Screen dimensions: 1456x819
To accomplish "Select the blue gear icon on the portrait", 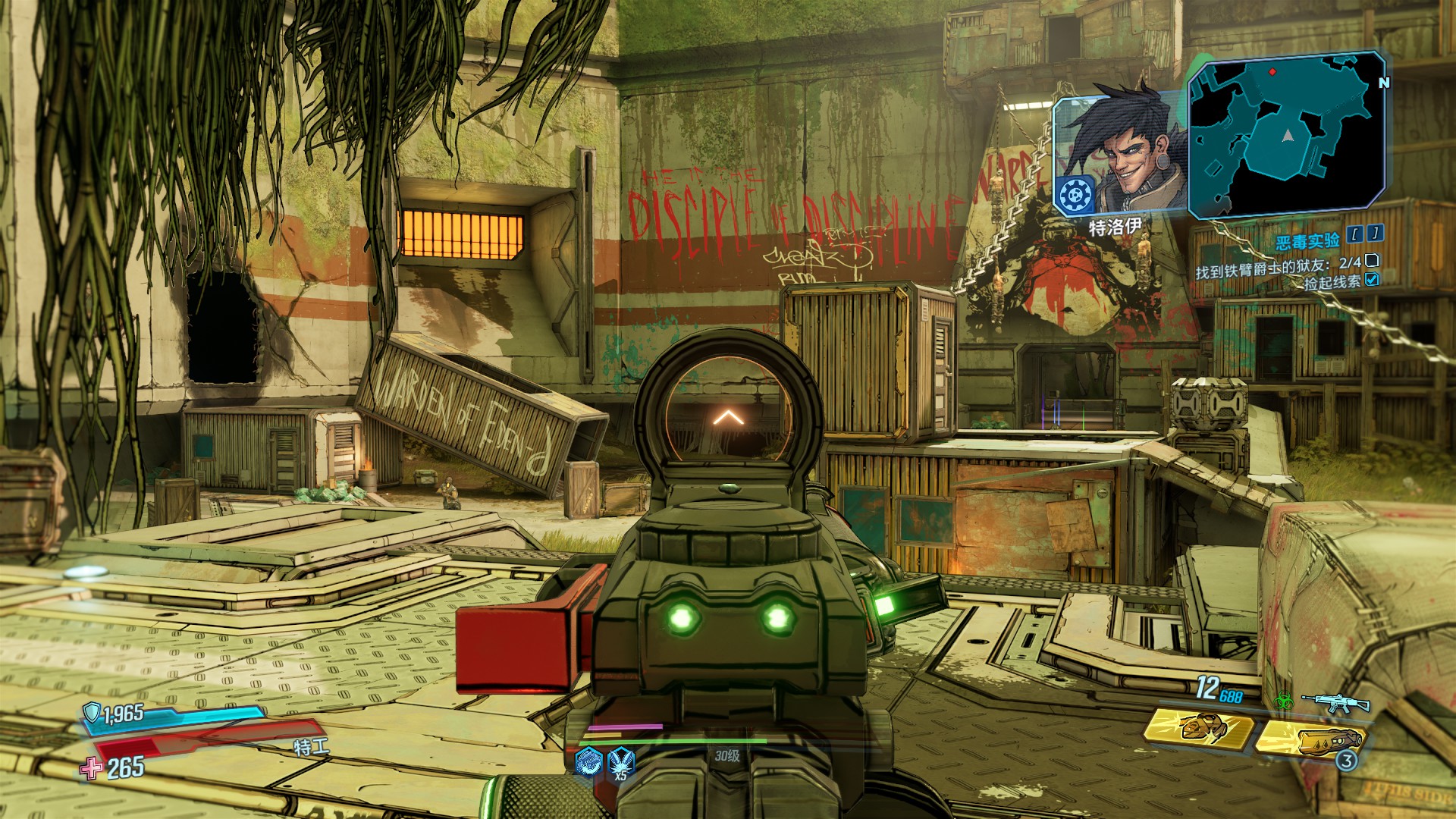I will pos(1075,196).
